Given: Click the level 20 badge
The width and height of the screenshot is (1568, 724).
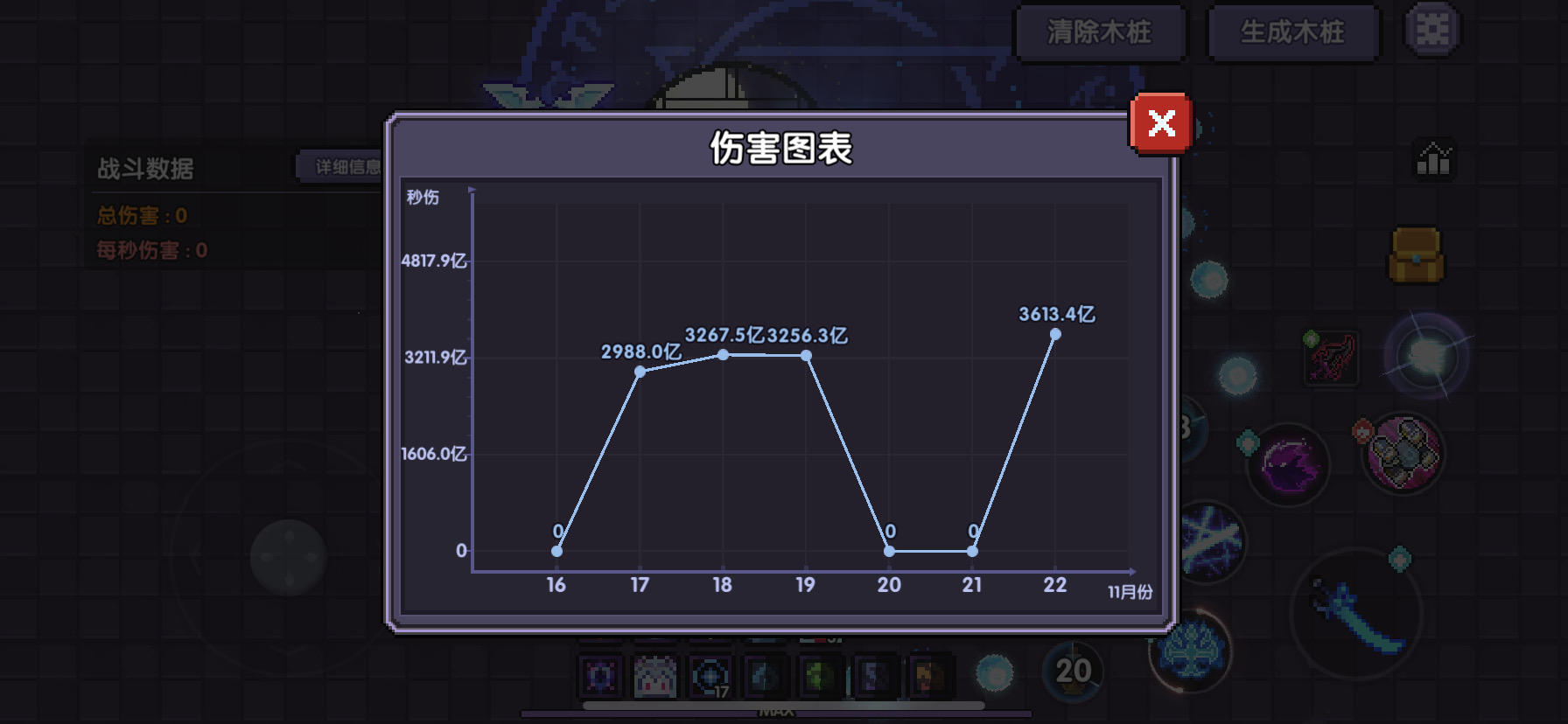Looking at the screenshot, I should [x=1074, y=672].
